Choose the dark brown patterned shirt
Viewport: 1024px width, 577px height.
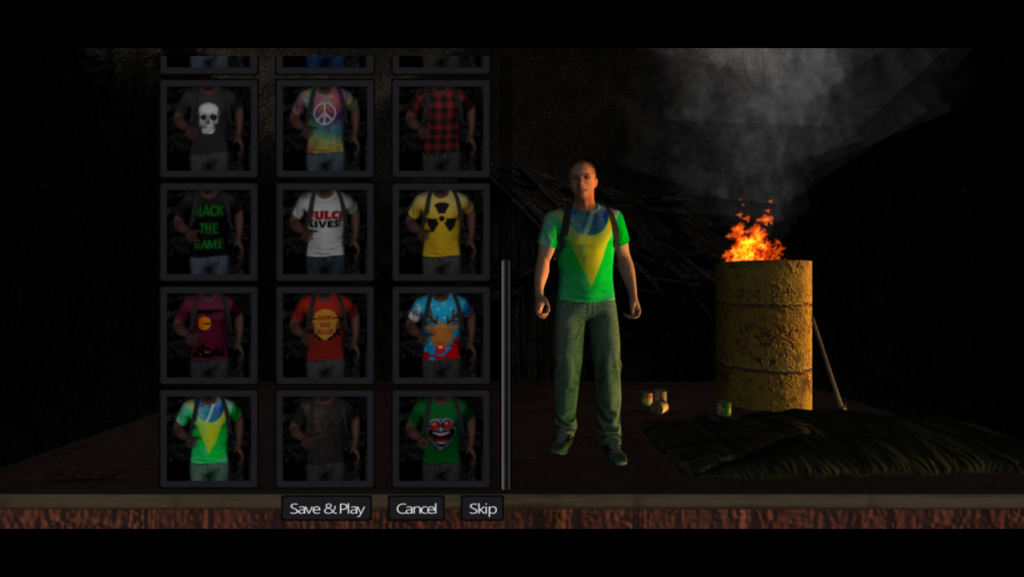(325, 438)
